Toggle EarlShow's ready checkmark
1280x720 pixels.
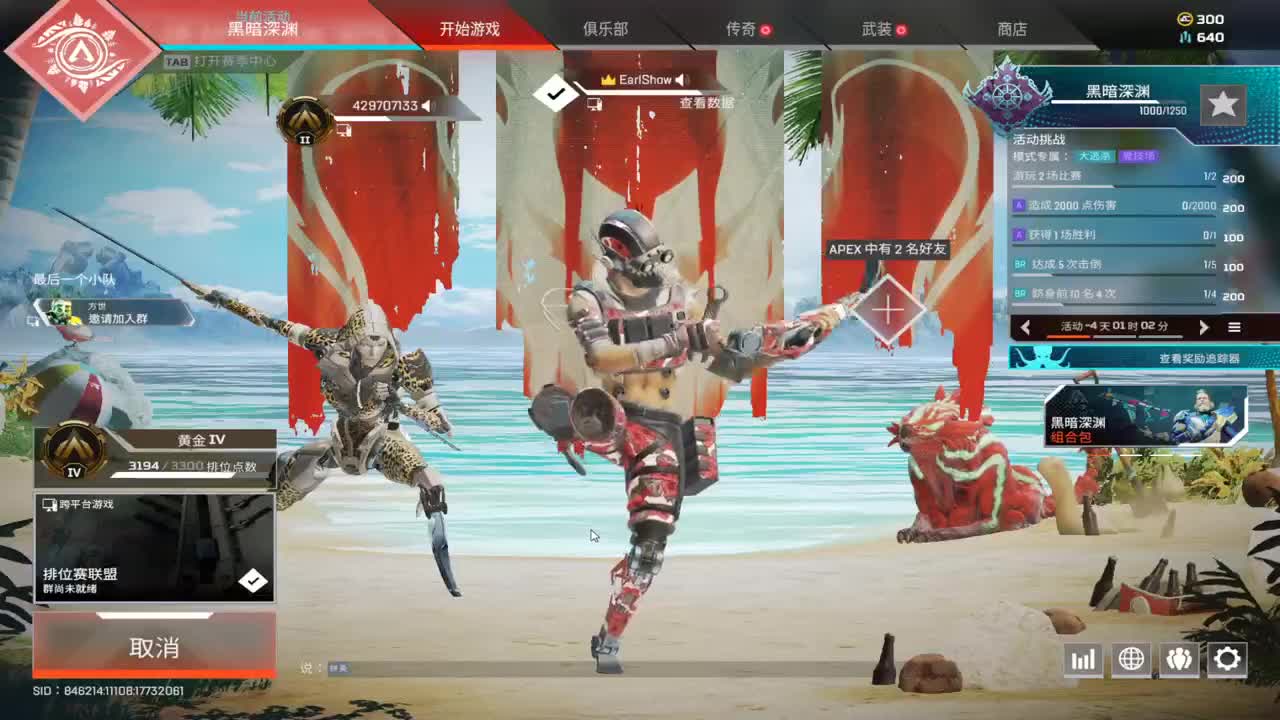[x=553, y=93]
